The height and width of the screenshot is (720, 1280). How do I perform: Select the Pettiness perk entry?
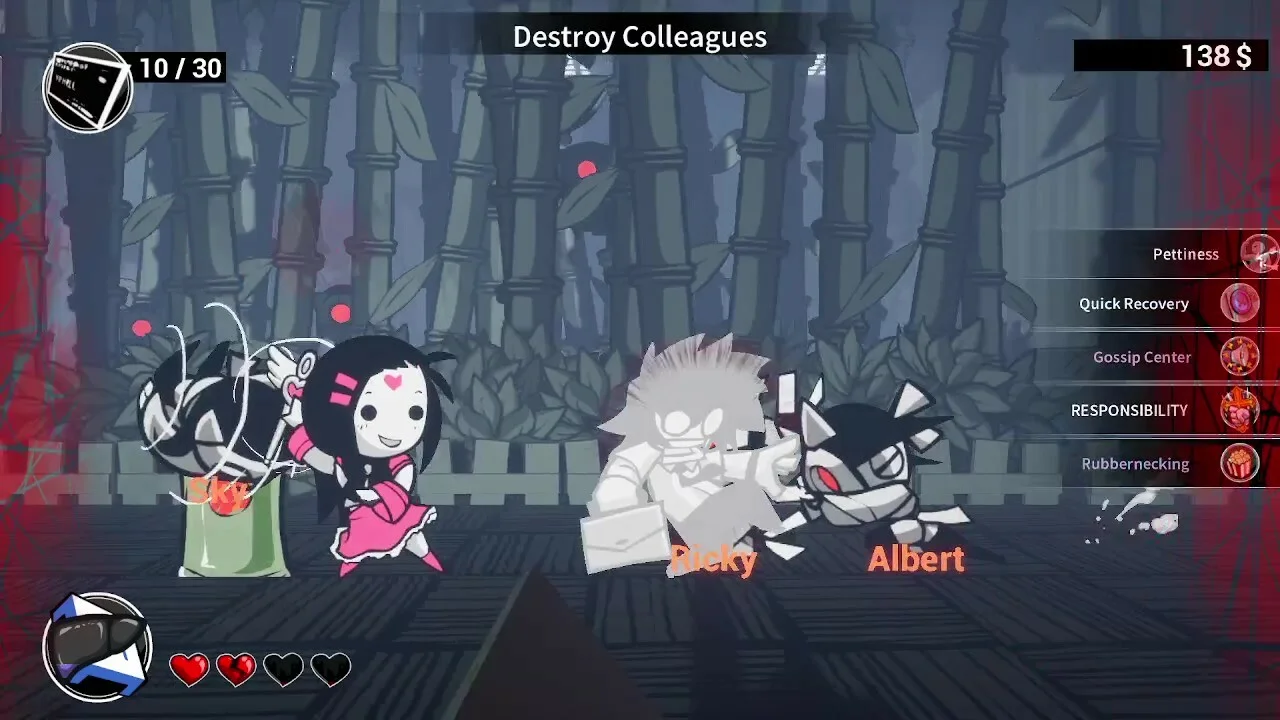1186,254
